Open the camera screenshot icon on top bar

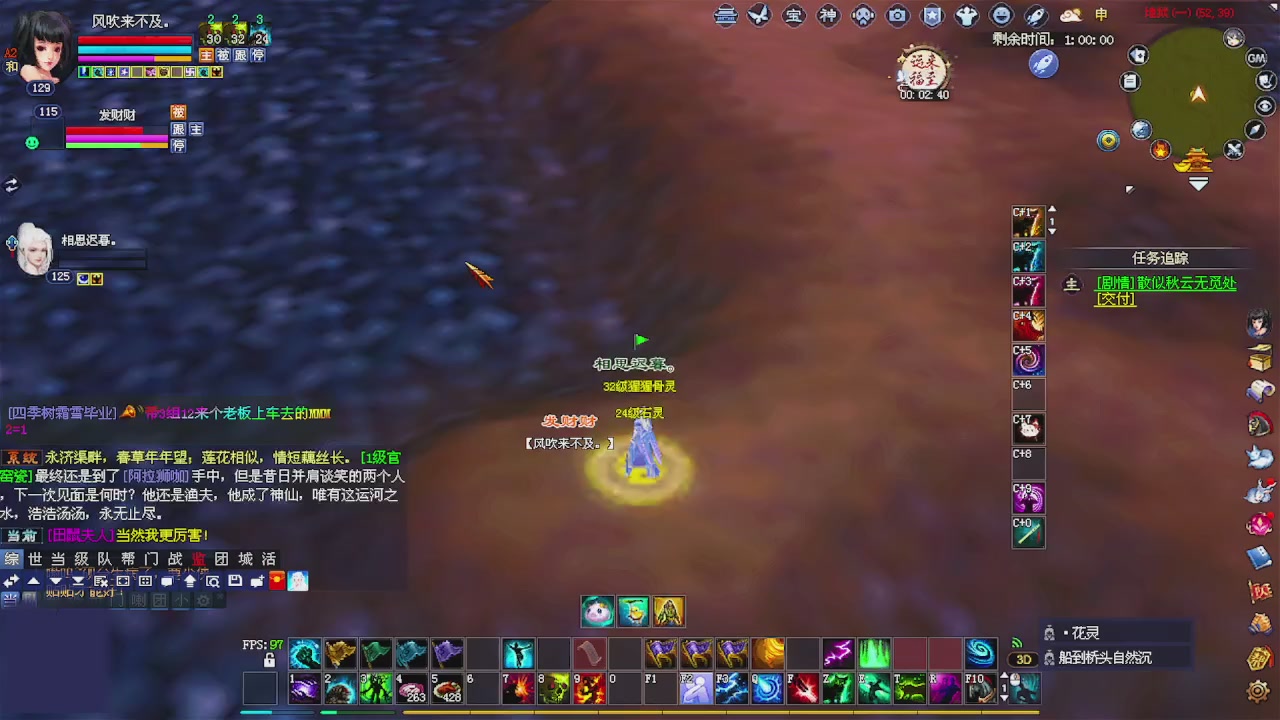(896, 15)
